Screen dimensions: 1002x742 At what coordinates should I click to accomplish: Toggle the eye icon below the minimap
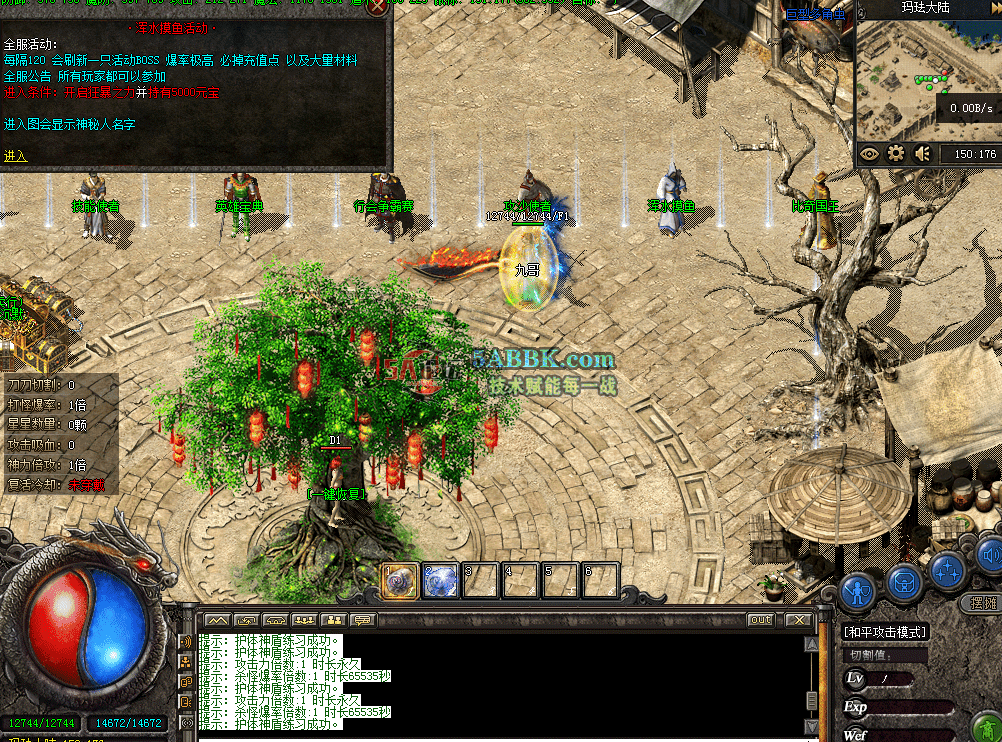(x=869, y=153)
